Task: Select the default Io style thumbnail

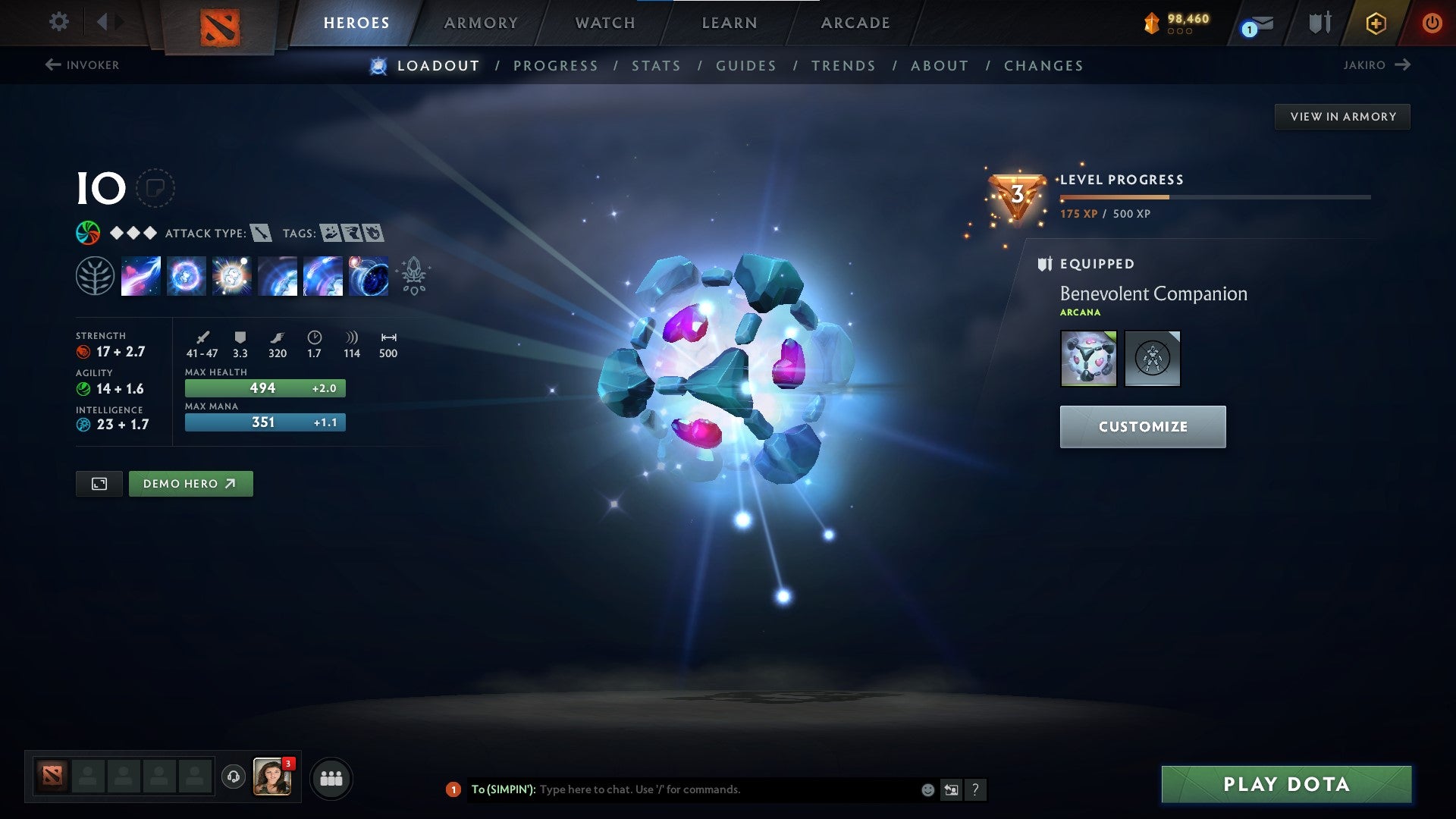Action: click(1153, 359)
